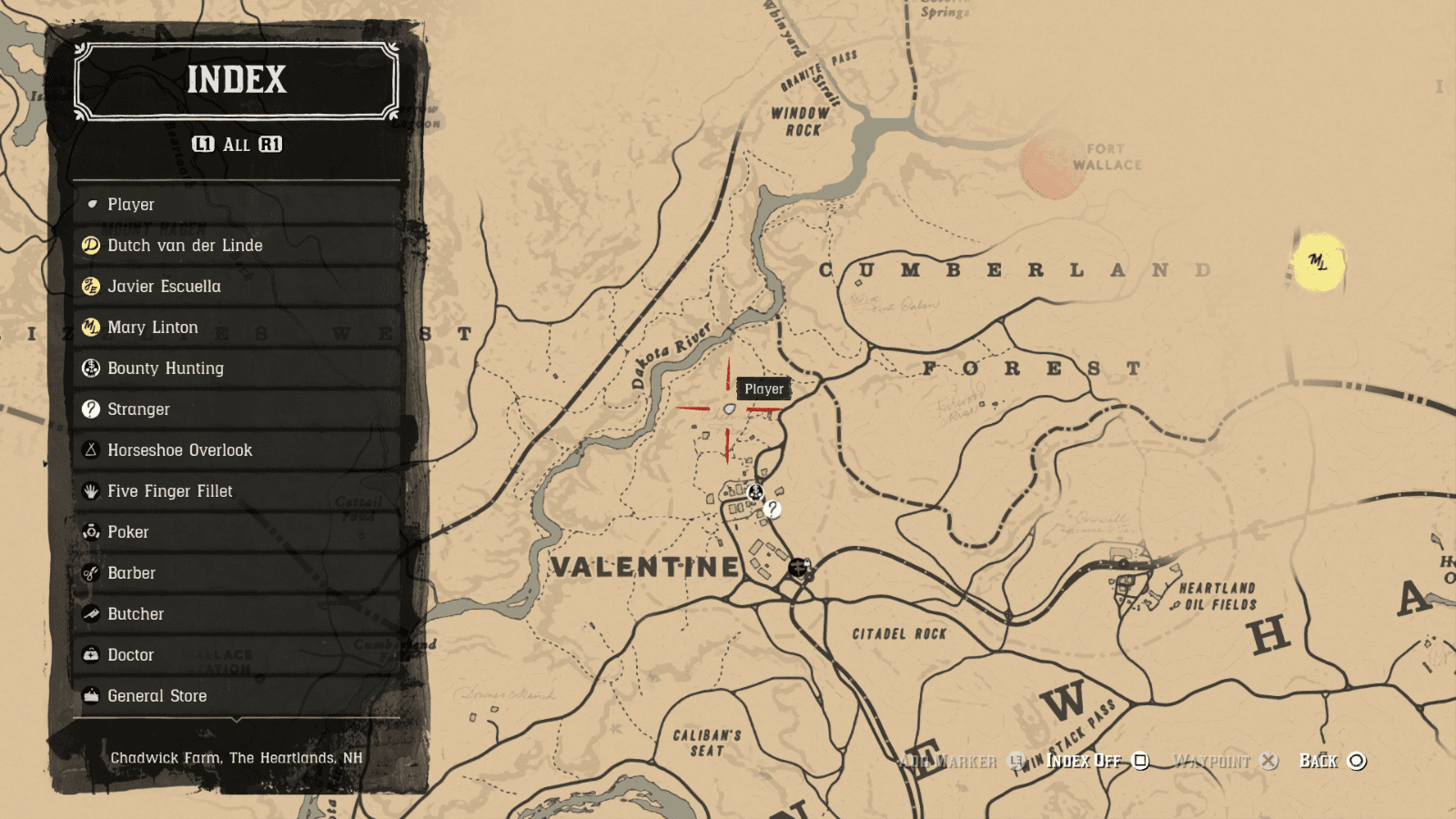The image size is (1456, 819).
Task: Click the Doctor bag icon
Action: tap(90, 654)
